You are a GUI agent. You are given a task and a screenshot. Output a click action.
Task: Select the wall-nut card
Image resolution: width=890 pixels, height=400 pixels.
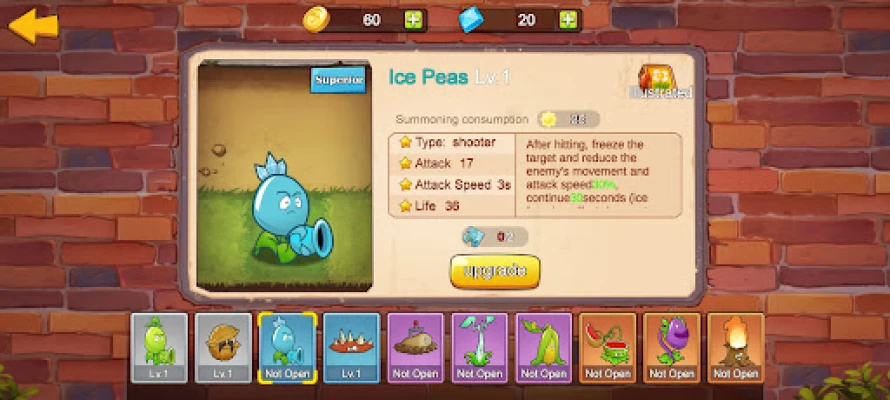tap(223, 347)
